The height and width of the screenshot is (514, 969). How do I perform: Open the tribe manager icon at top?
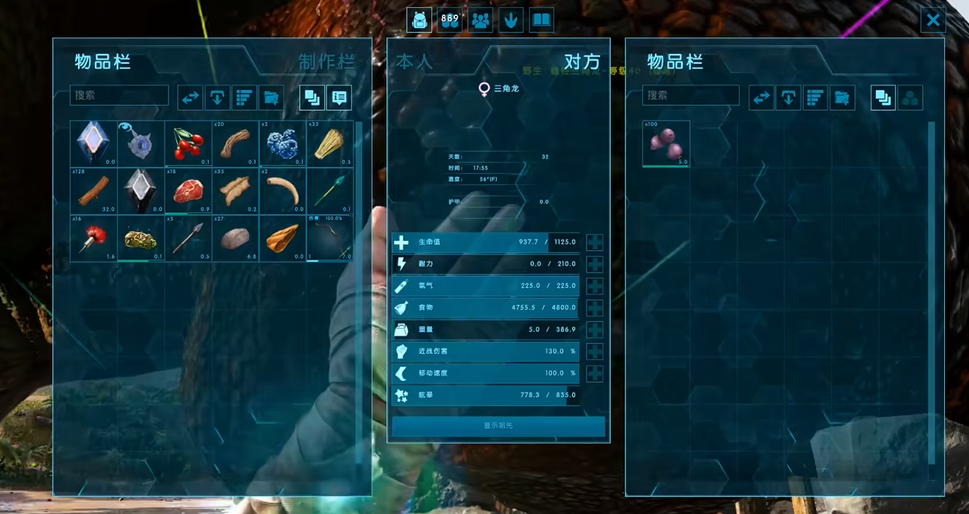pos(480,19)
